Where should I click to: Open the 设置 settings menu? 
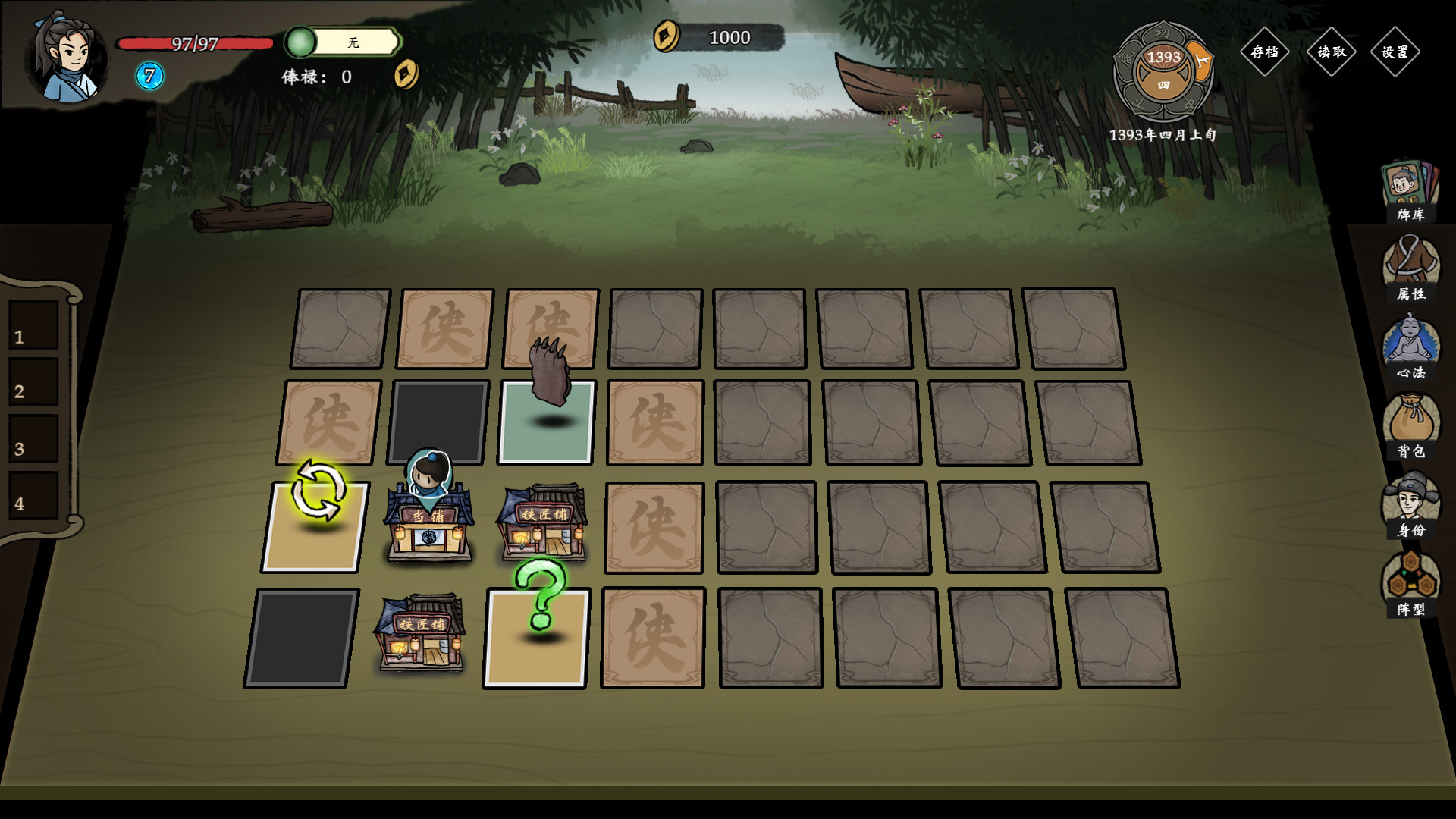tap(1395, 52)
